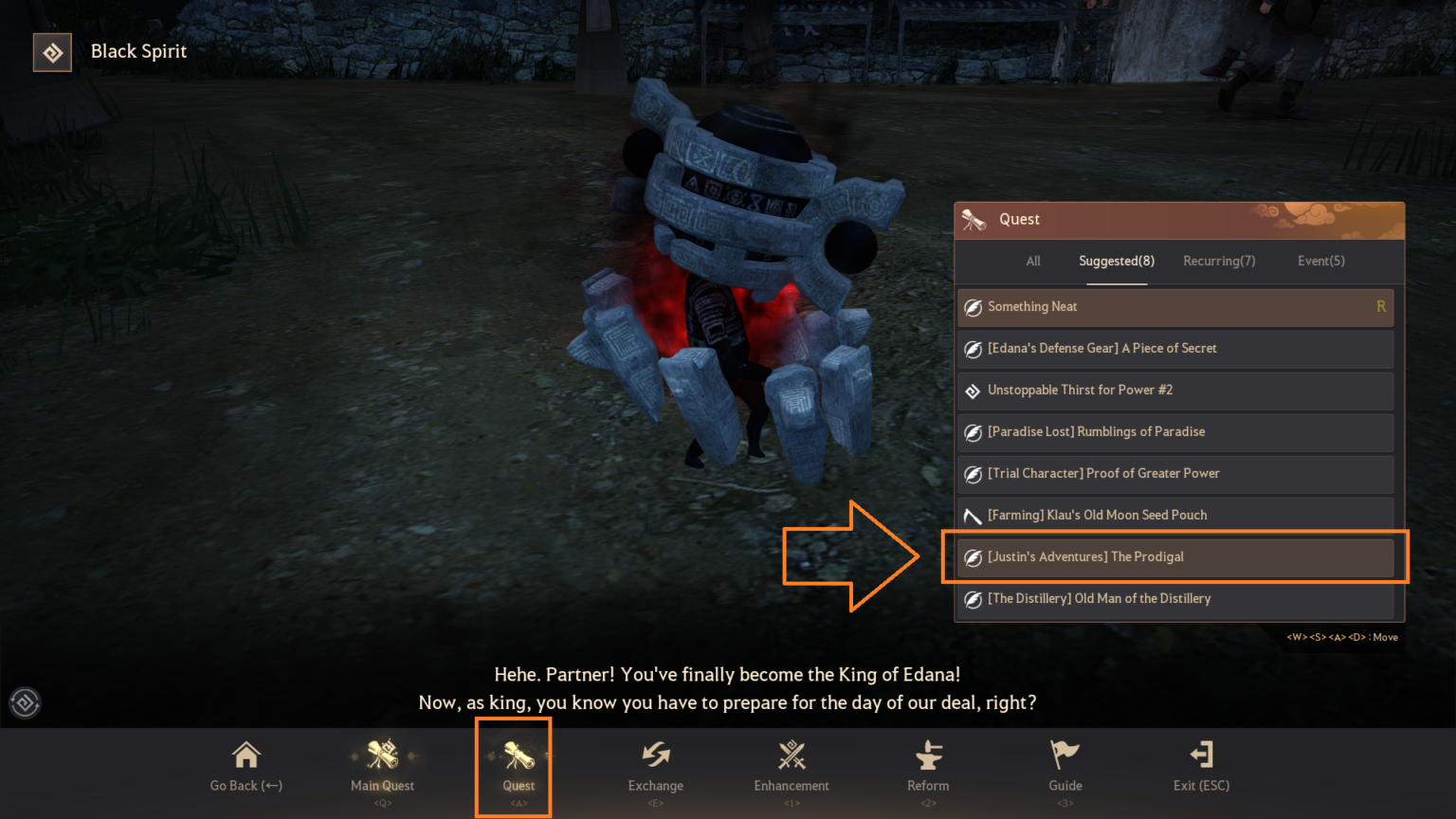The height and width of the screenshot is (819, 1456).
Task: Select the Unstoppable Thirst for Power #2 quest
Action: tap(1175, 391)
